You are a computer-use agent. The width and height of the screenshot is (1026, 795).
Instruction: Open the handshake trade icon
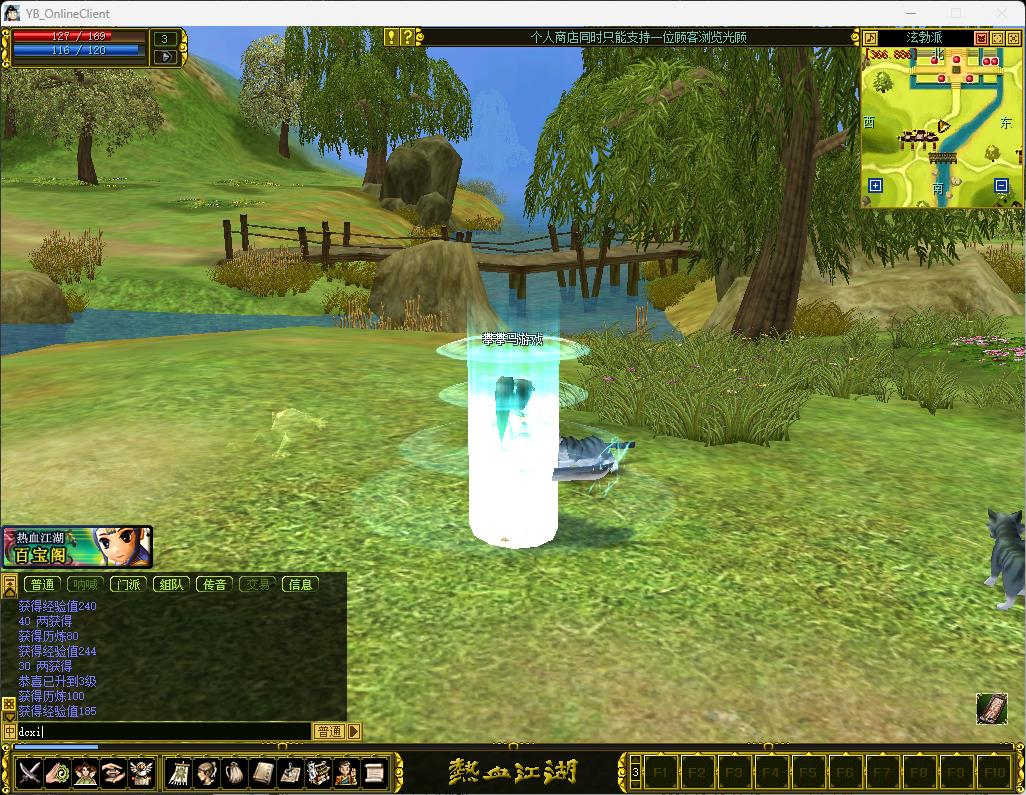[113, 772]
